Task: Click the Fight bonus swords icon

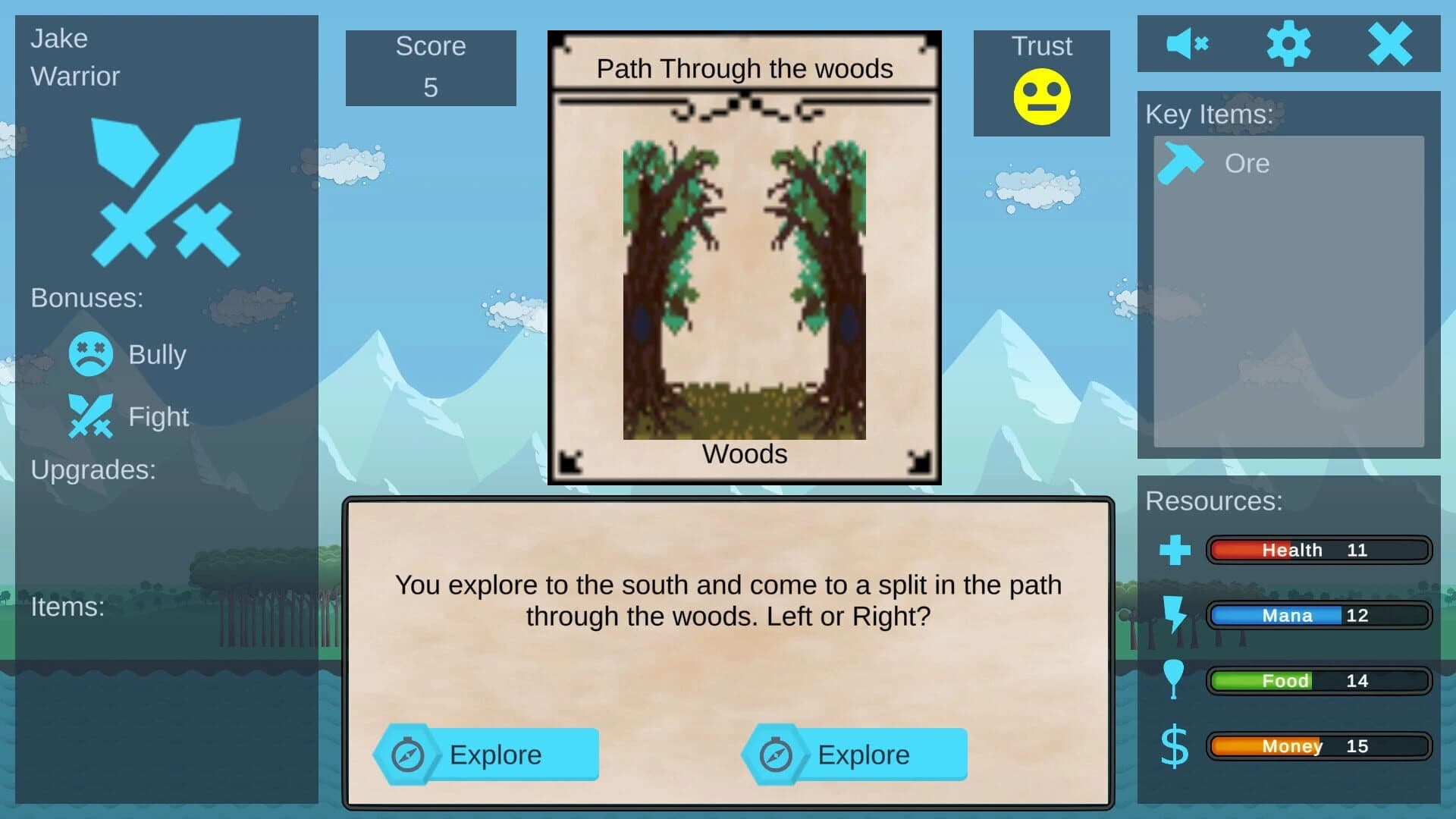Action: [x=89, y=416]
